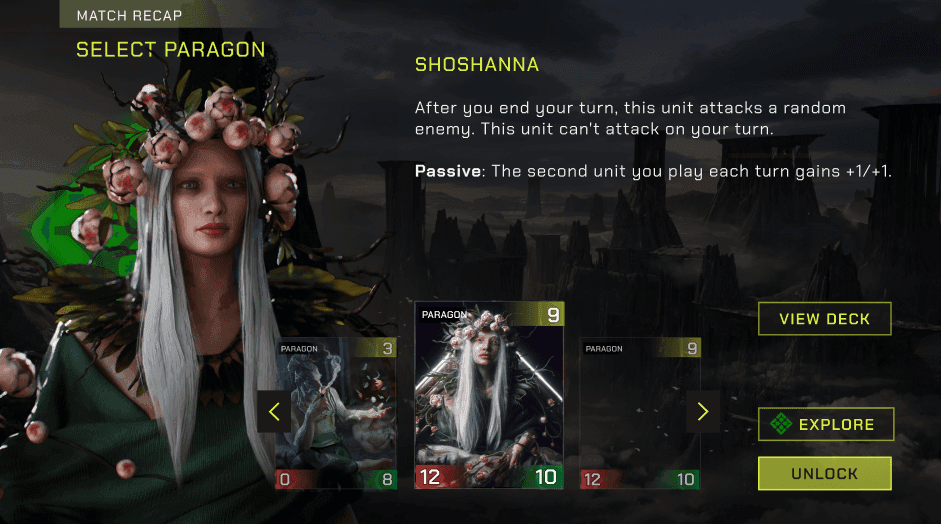Viewport: 941px width, 524px height.
Task: Select the highlighted Shoshanna paragon card
Action: (x=489, y=395)
